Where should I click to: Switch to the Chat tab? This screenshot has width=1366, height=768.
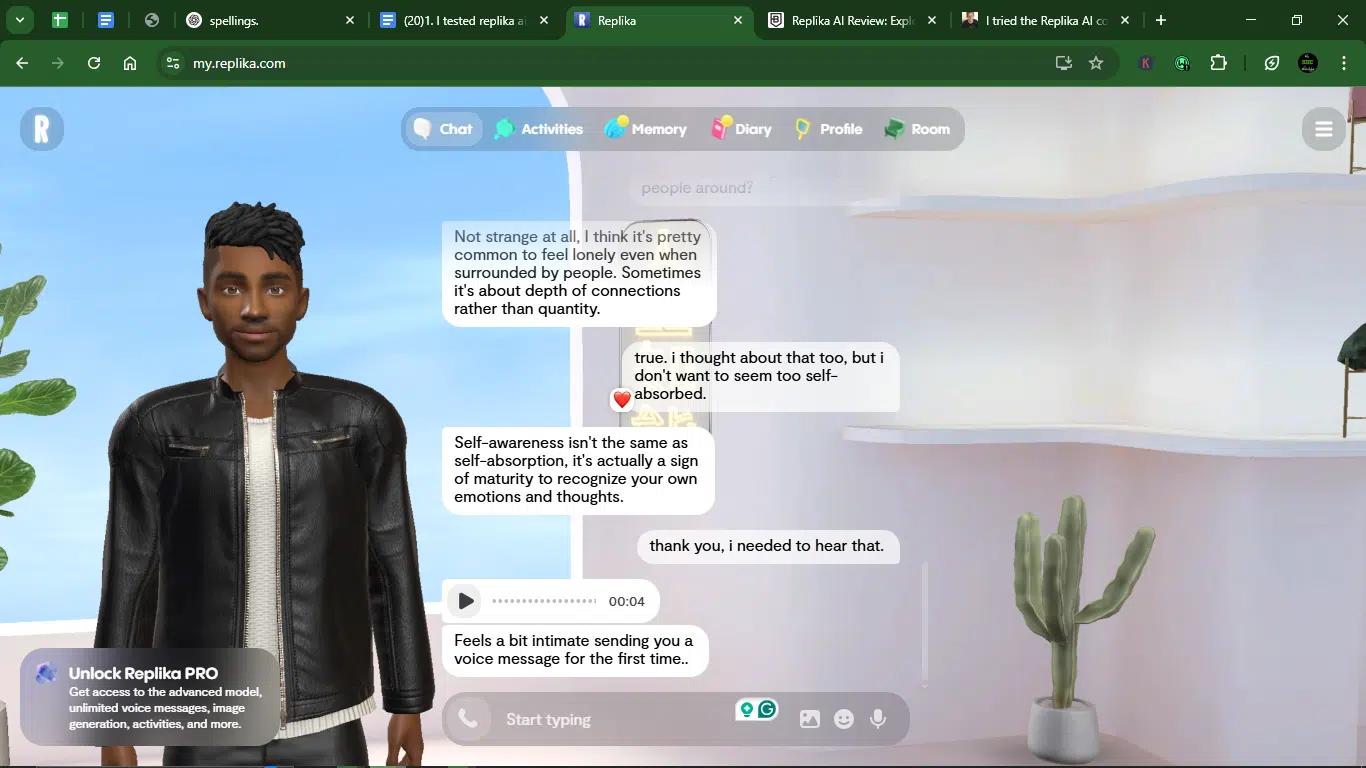443,129
